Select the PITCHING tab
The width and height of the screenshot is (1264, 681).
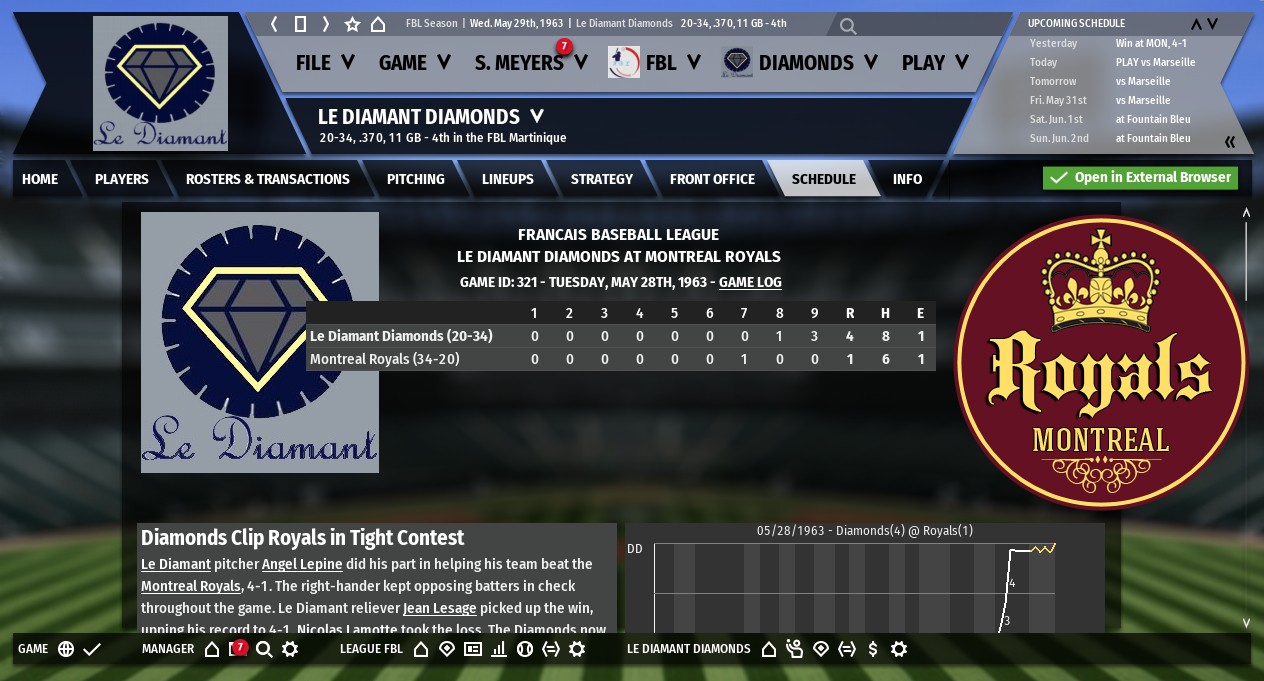[416, 179]
